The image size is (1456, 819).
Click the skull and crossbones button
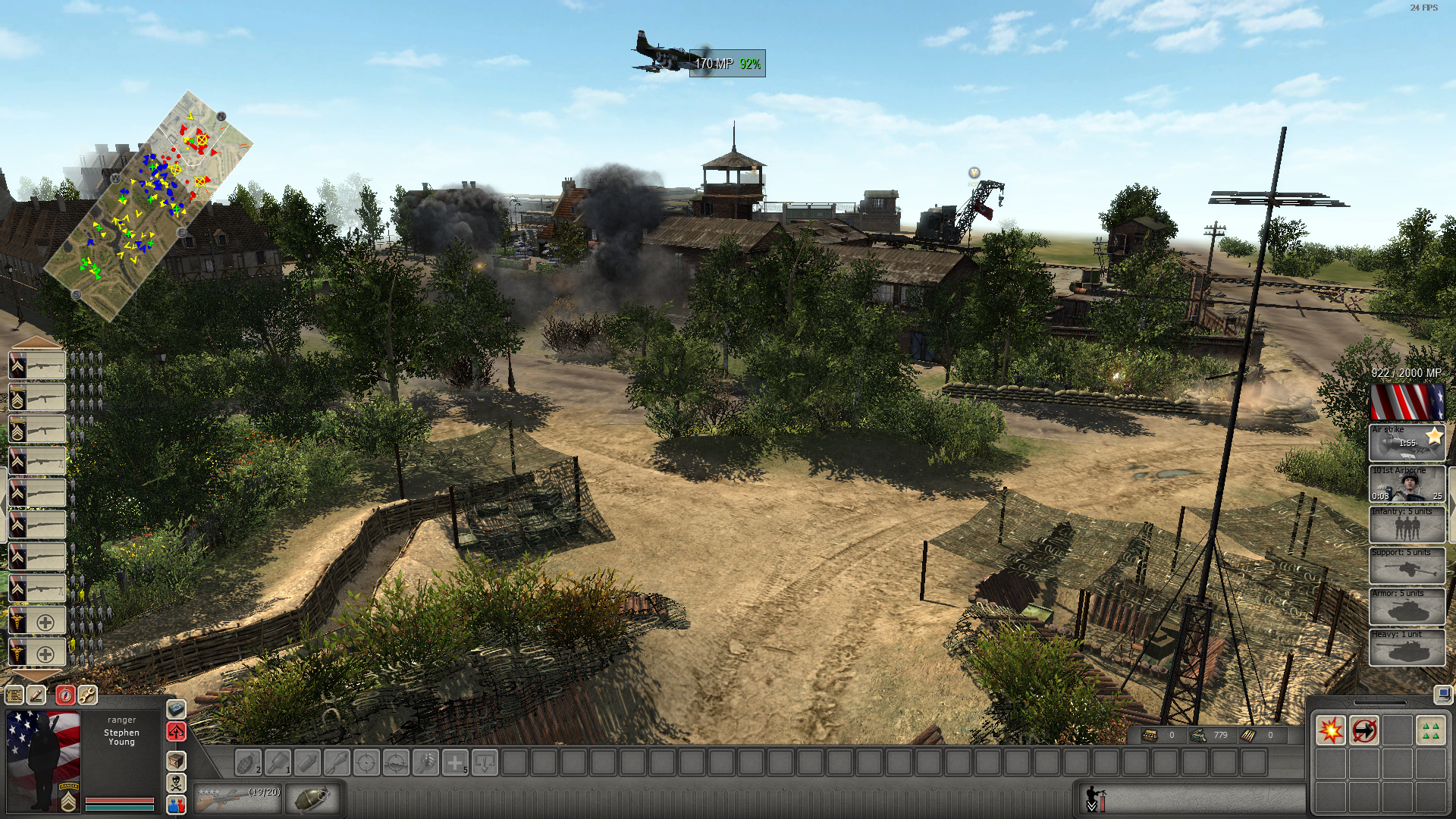(x=176, y=783)
